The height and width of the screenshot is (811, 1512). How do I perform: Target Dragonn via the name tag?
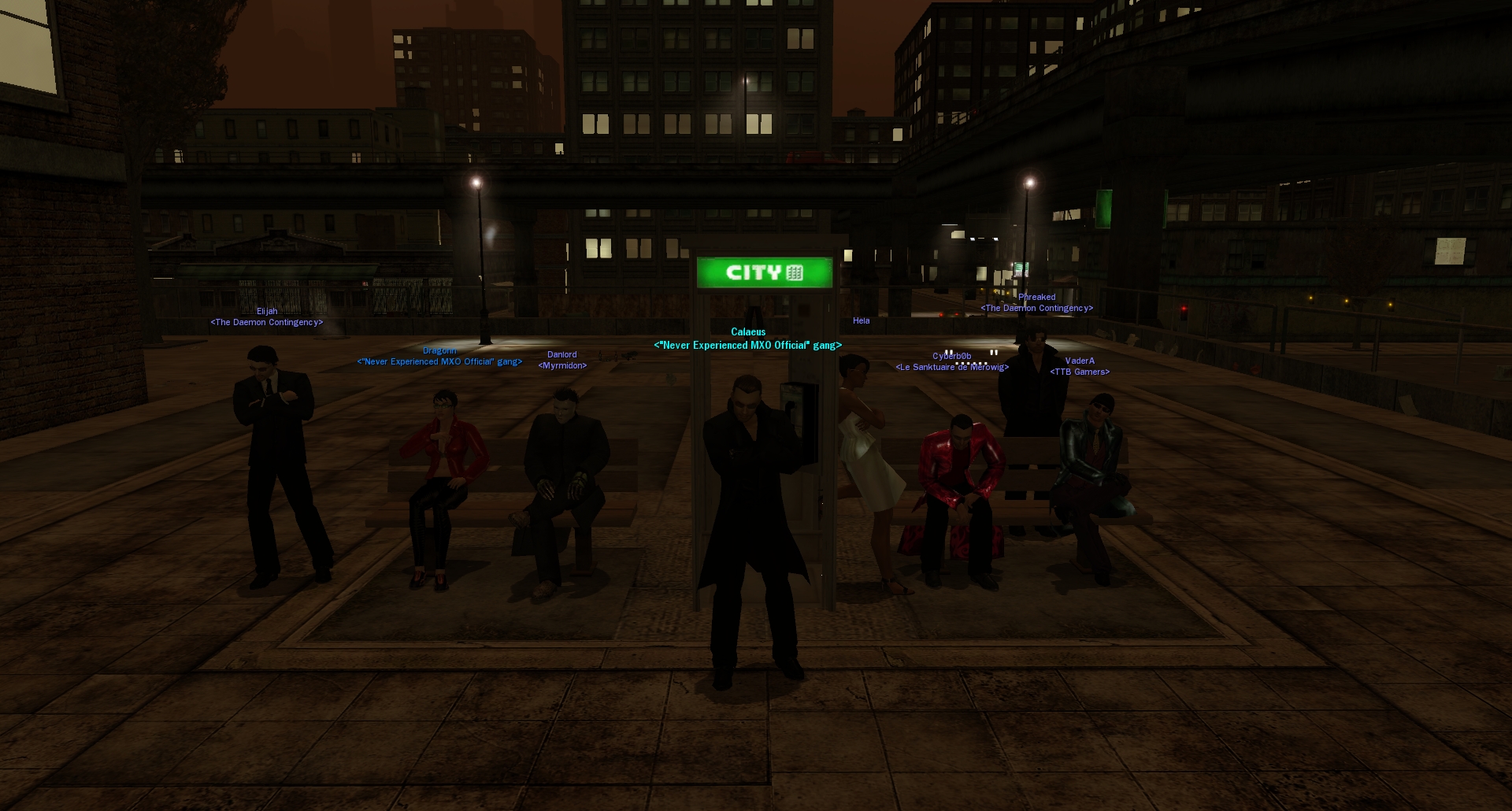point(439,351)
